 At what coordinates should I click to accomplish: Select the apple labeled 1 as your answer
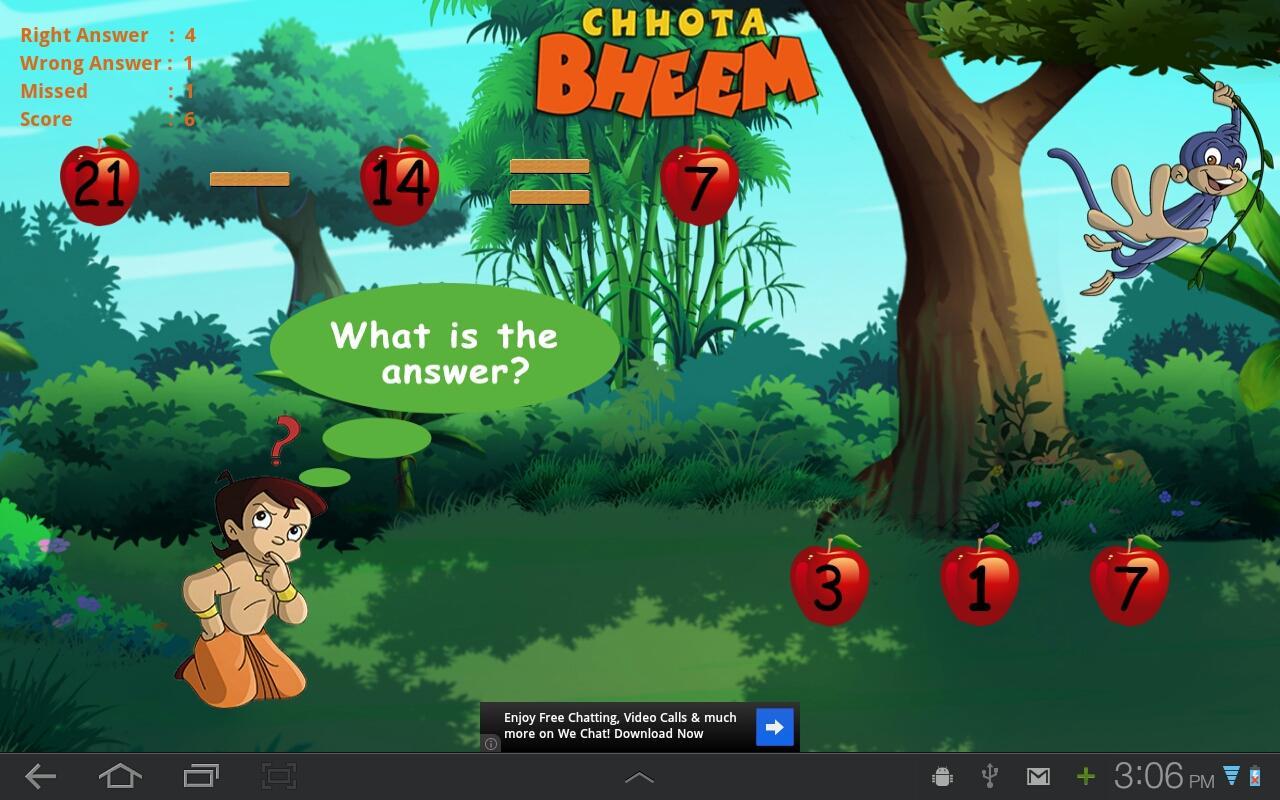click(x=980, y=585)
